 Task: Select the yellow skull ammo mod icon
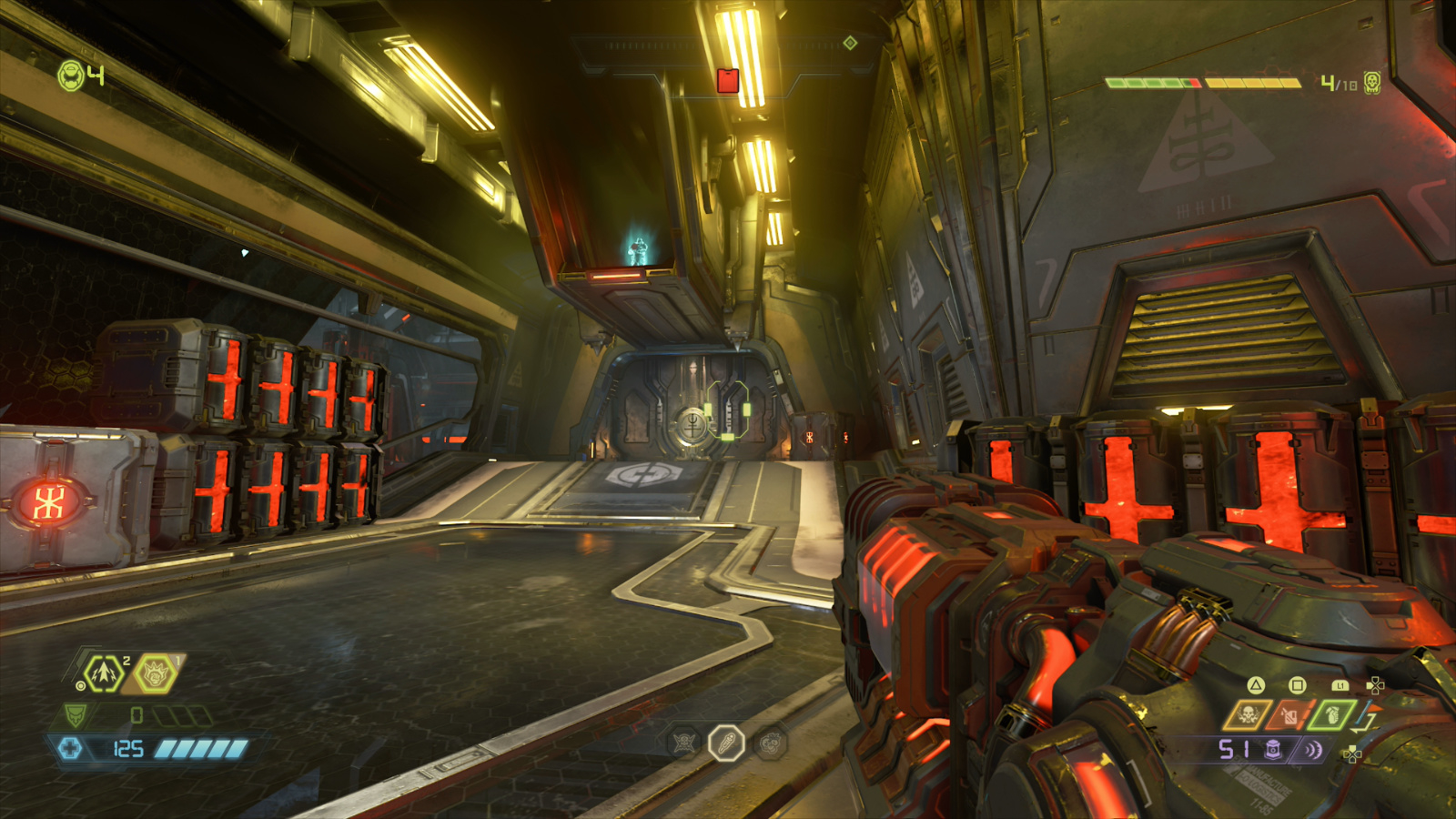coord(1246,715)
